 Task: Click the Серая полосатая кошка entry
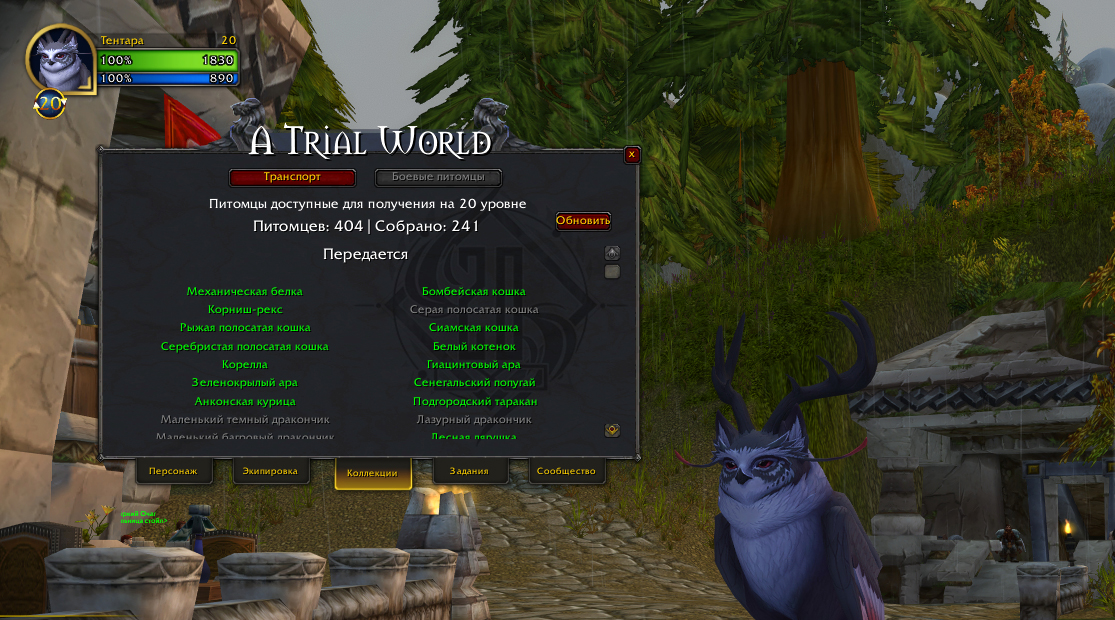click(x=474, y=310)
